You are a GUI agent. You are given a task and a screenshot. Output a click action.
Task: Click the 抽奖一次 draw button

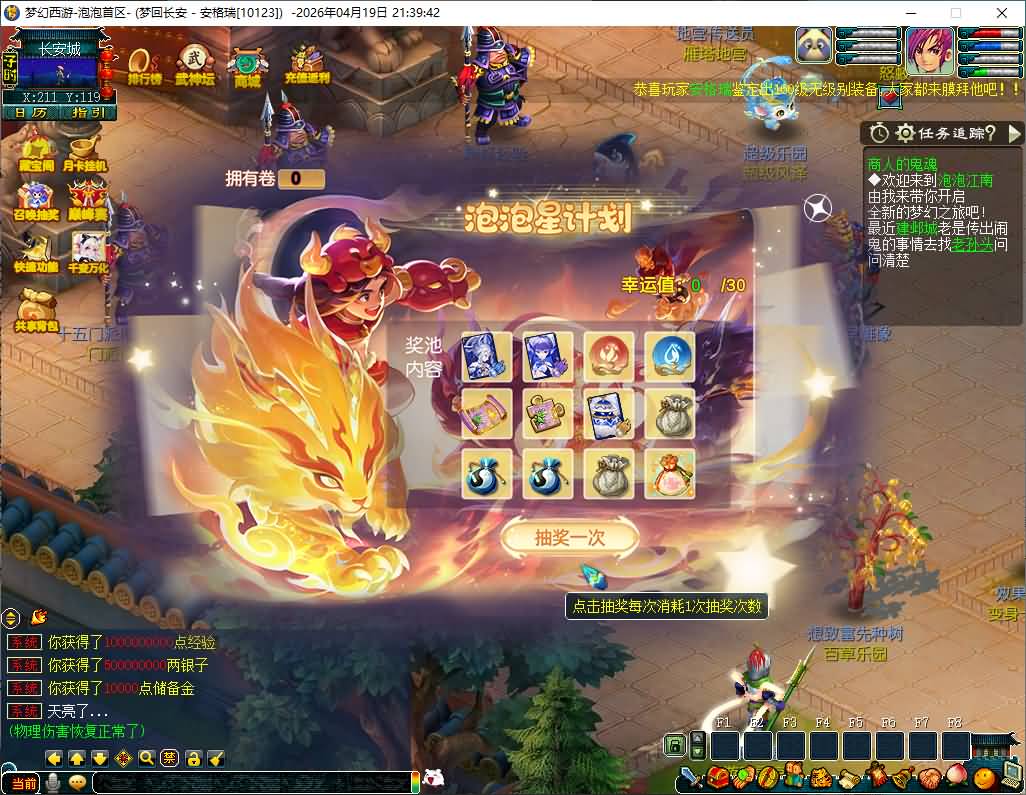click(569, 537)
